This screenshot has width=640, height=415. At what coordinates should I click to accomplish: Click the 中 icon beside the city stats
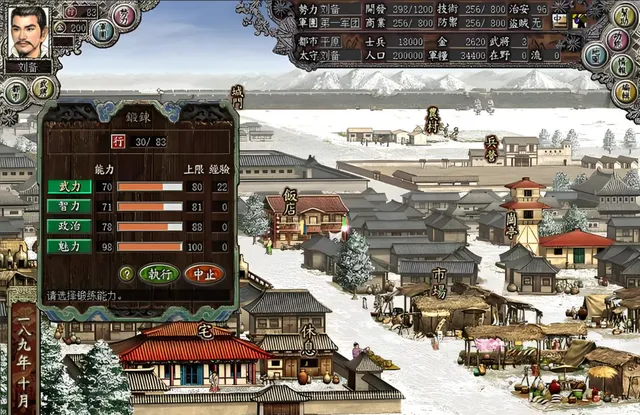(558, 19)
